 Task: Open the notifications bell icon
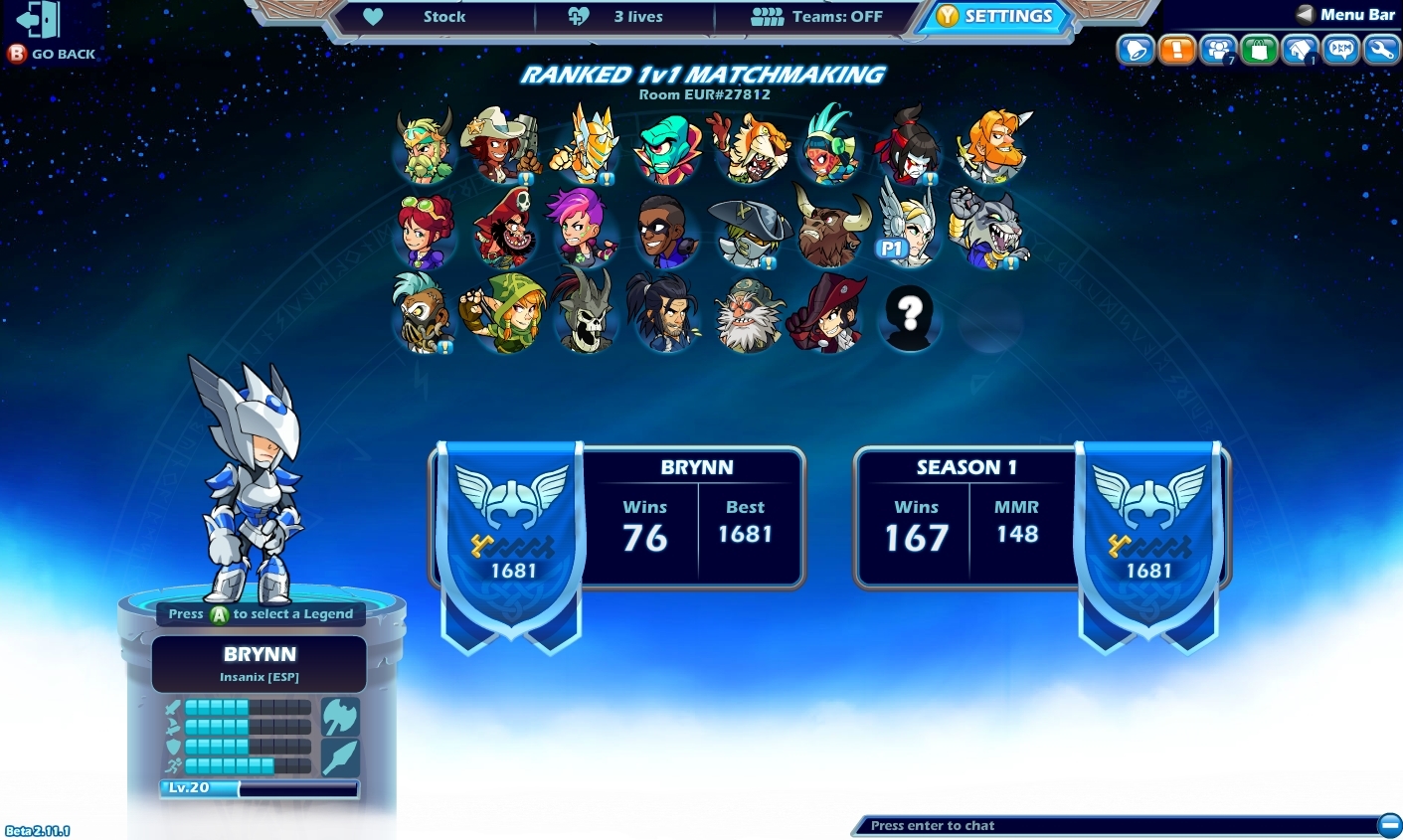pos(1136,49)
